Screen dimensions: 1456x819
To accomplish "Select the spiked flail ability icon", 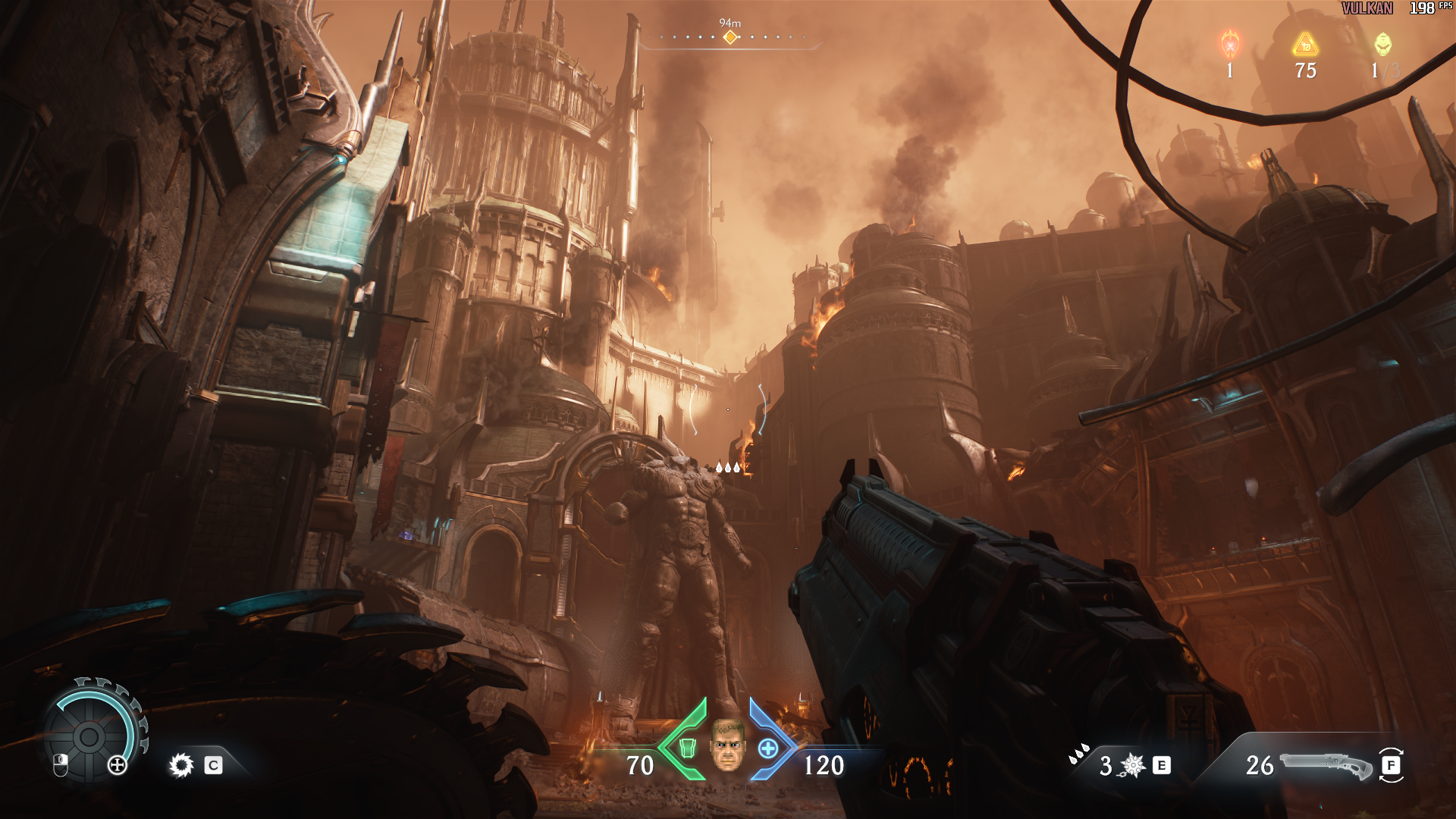I will pyautogui.click(x=1133, y=765).
